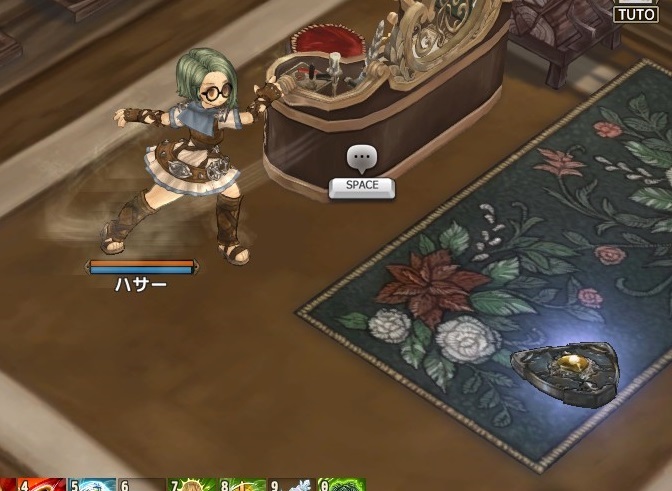The height and width of the screenshot is (491, 672).
Task: Trigger the green skill in slot 7
Action: [194, 485]
